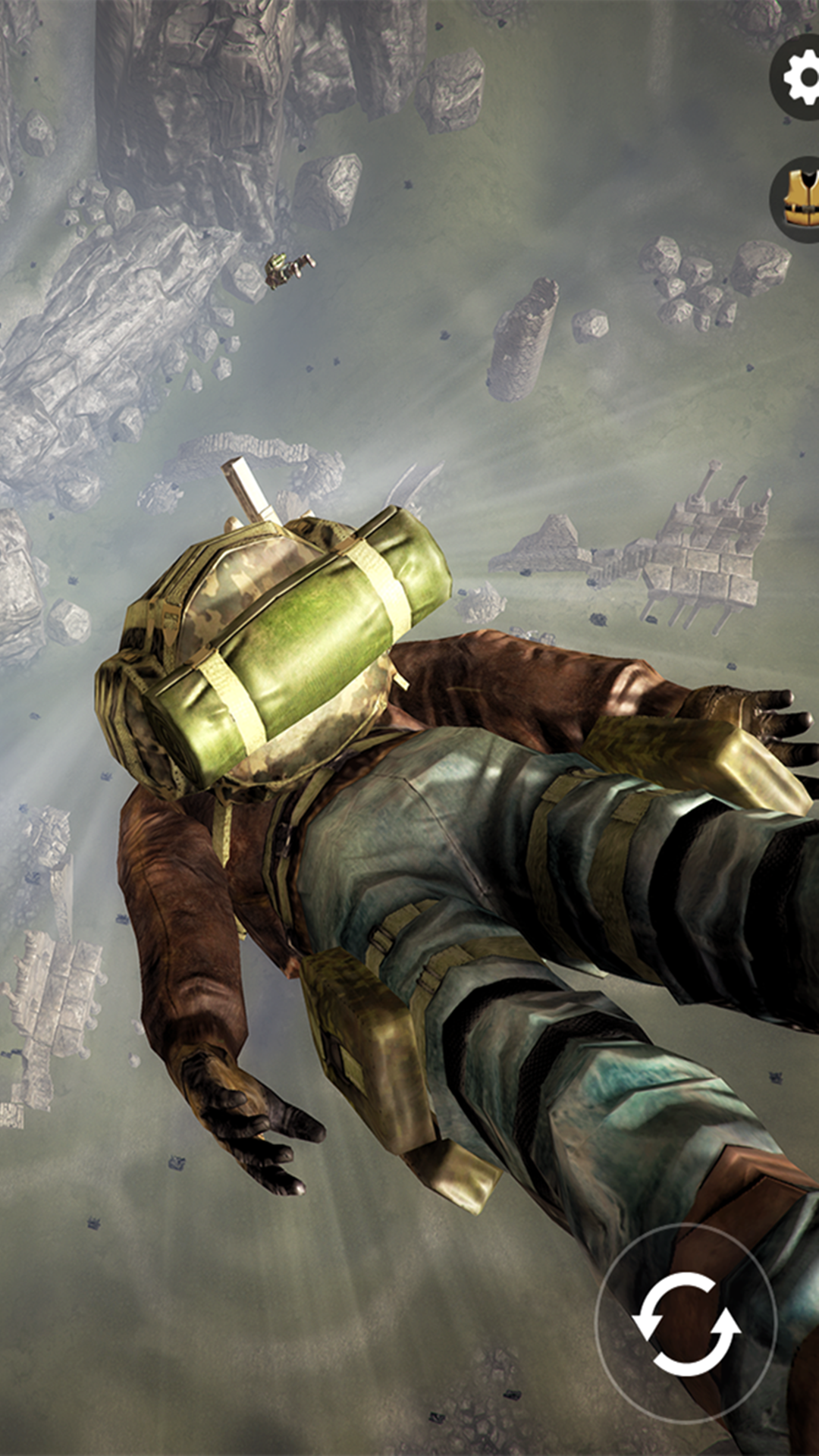Screen dimensions: 819x1456
Task: Open the yellow vest equipment icon
Action: [799, 199]
